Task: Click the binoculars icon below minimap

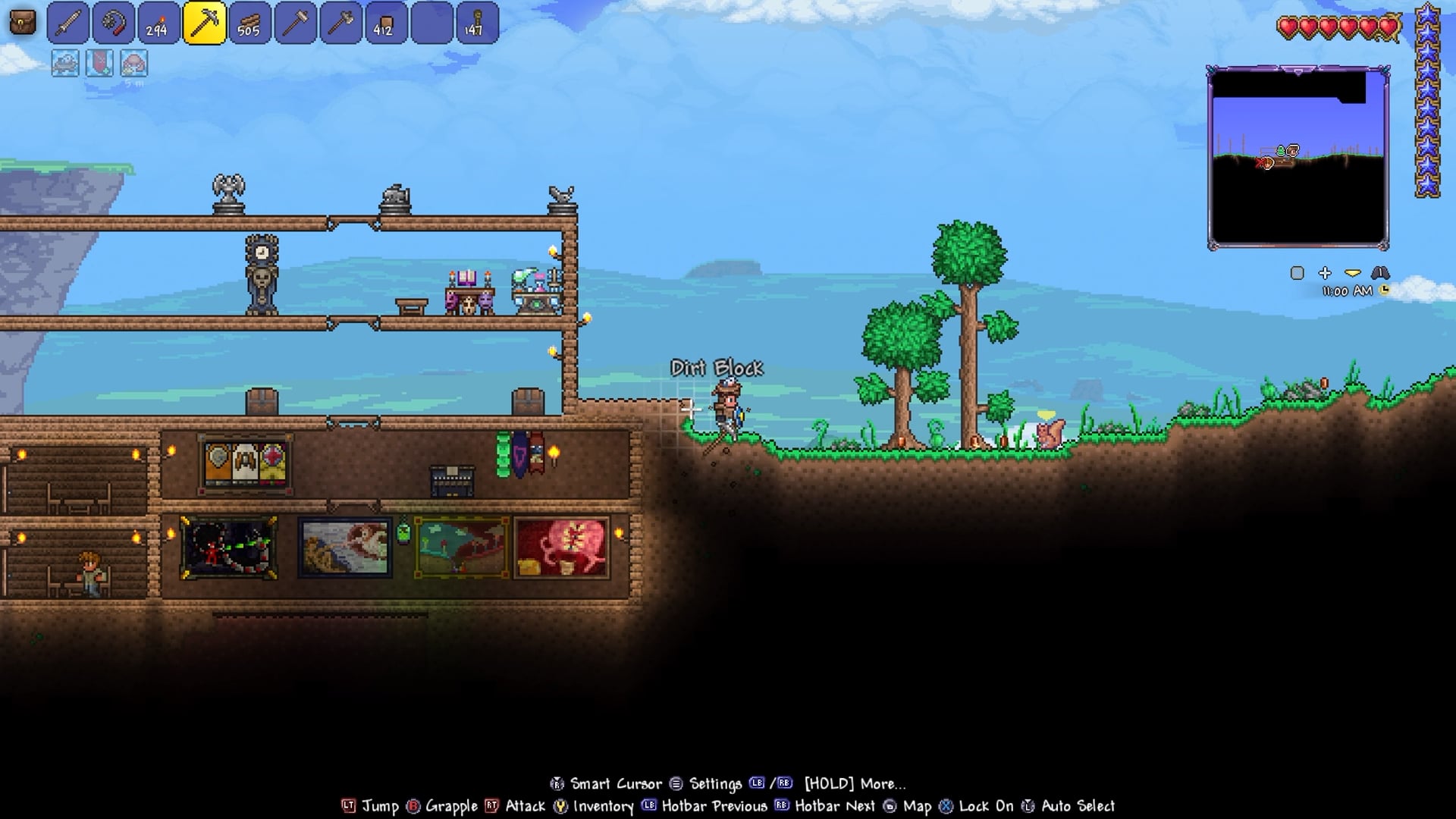Action: click(1380, 273)
